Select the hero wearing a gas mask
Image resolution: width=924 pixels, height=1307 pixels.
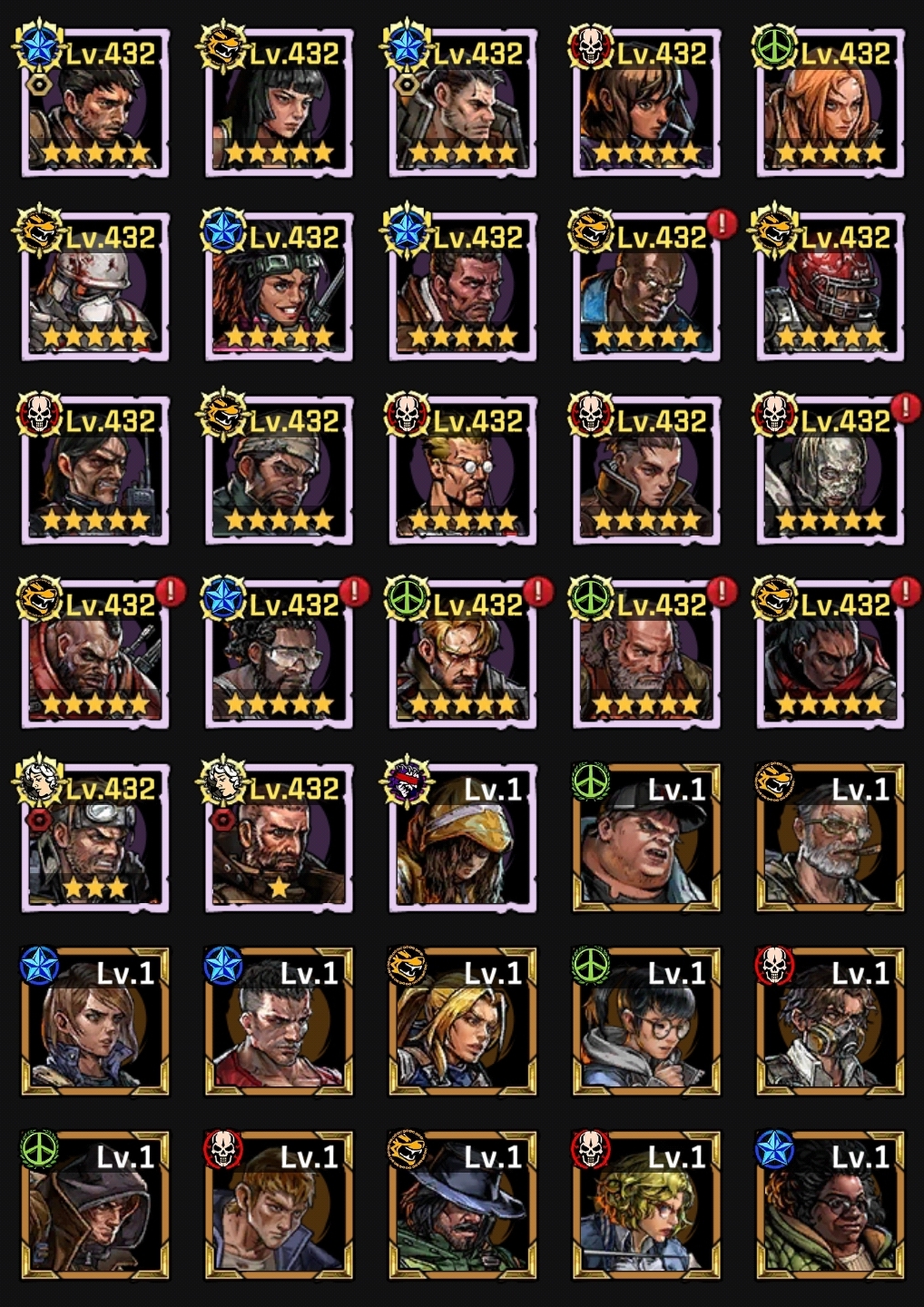click(830, 1023)
